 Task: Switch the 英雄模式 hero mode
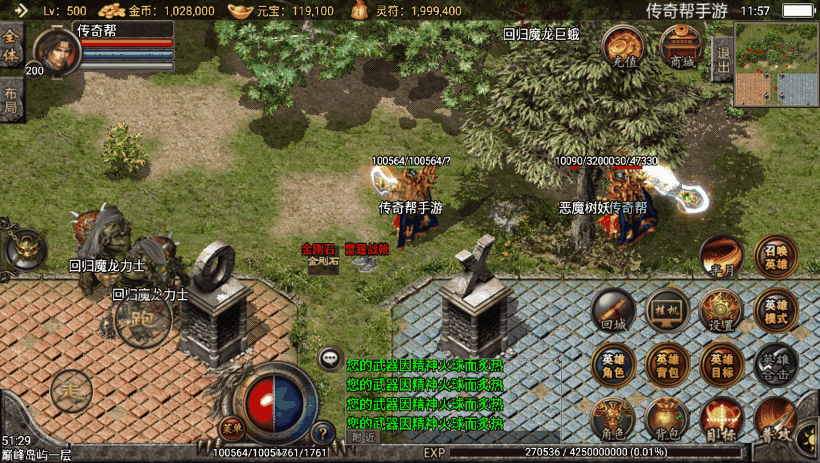click(x=776, y=311)
